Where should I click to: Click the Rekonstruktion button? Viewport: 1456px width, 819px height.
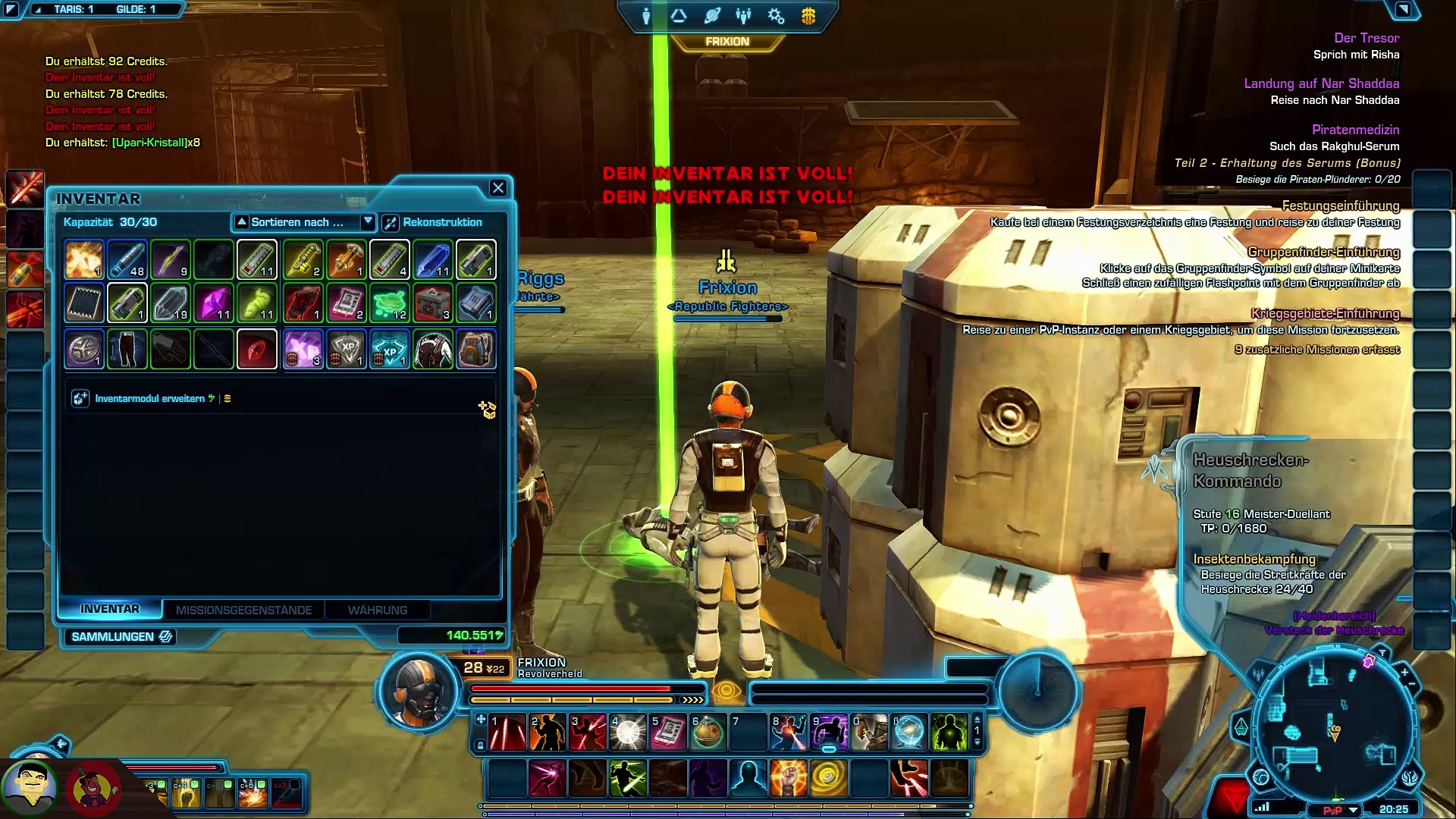[433, 222]
